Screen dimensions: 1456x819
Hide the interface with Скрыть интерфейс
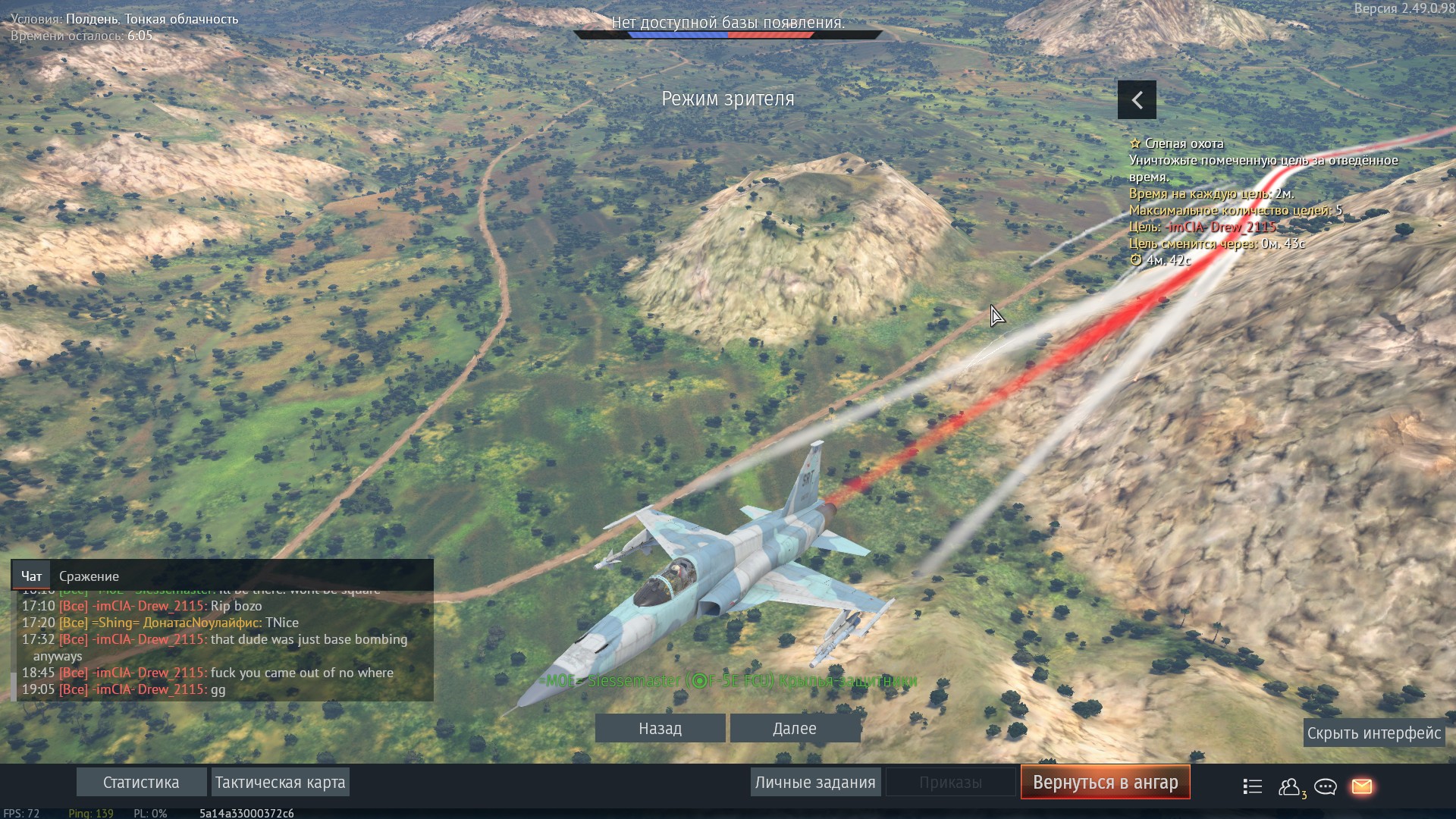point(1373,733)
